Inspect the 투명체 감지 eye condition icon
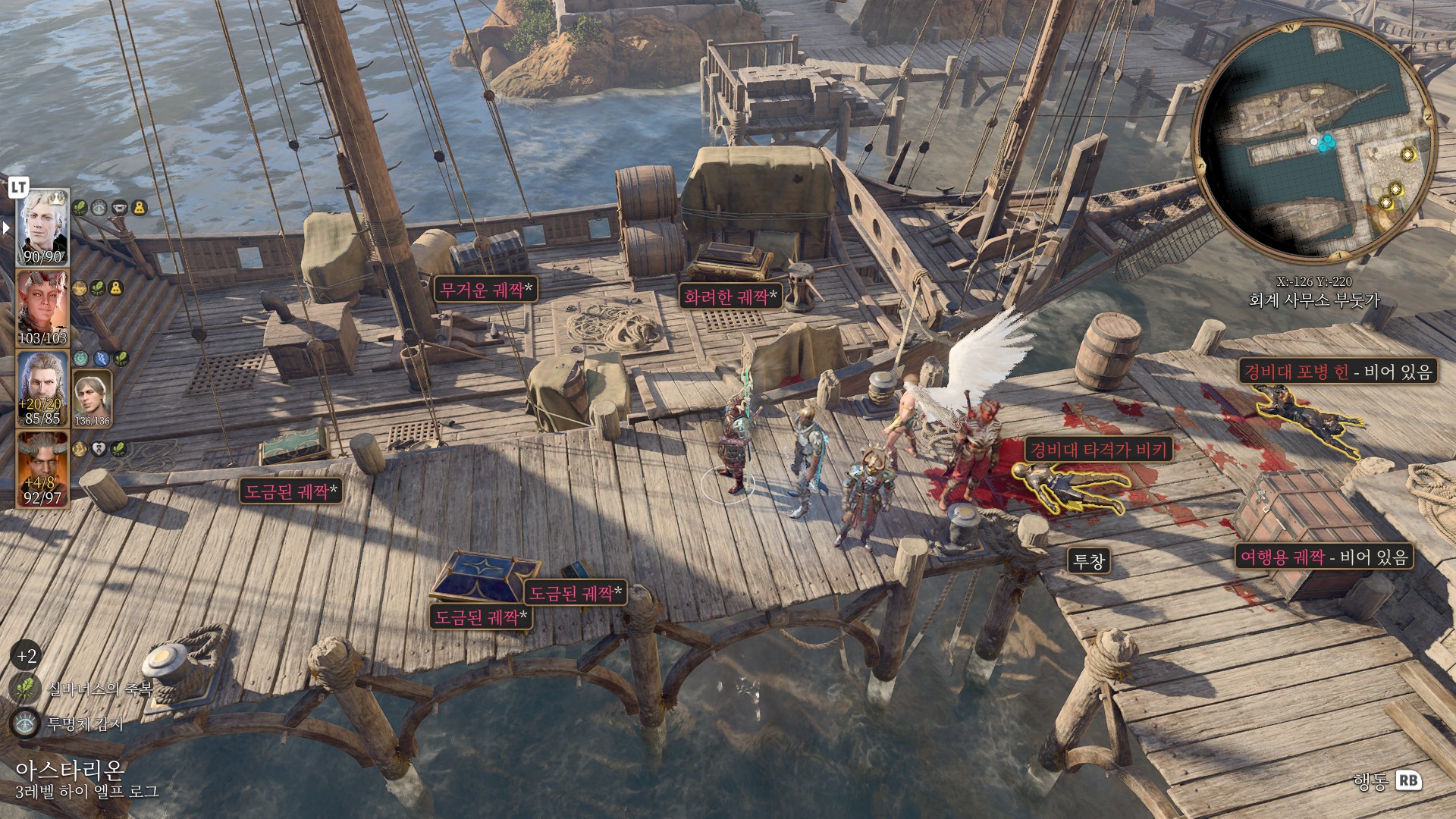Viewport: 1456px width, 819px height. point(25,723)
